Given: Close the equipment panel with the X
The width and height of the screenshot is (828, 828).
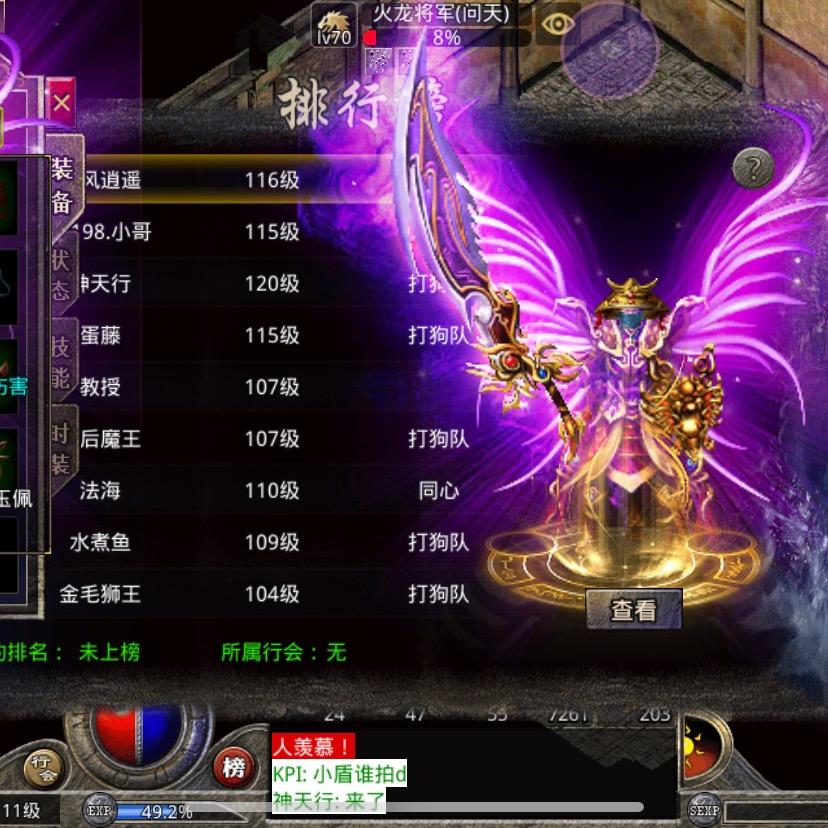Looking at the screenshot, I should pyautogui.click(x=62, y=102).
